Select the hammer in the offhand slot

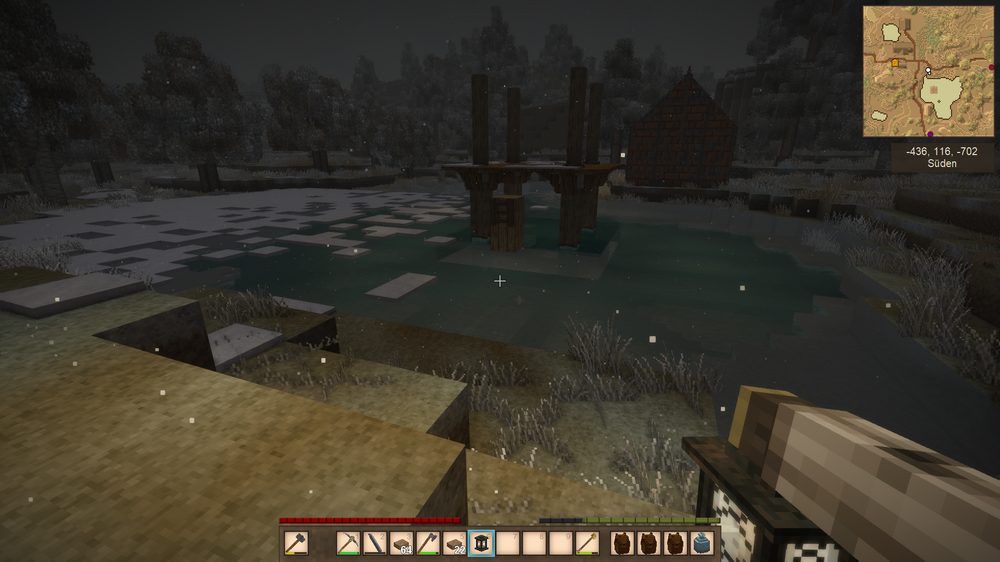[x=296, y=543]
